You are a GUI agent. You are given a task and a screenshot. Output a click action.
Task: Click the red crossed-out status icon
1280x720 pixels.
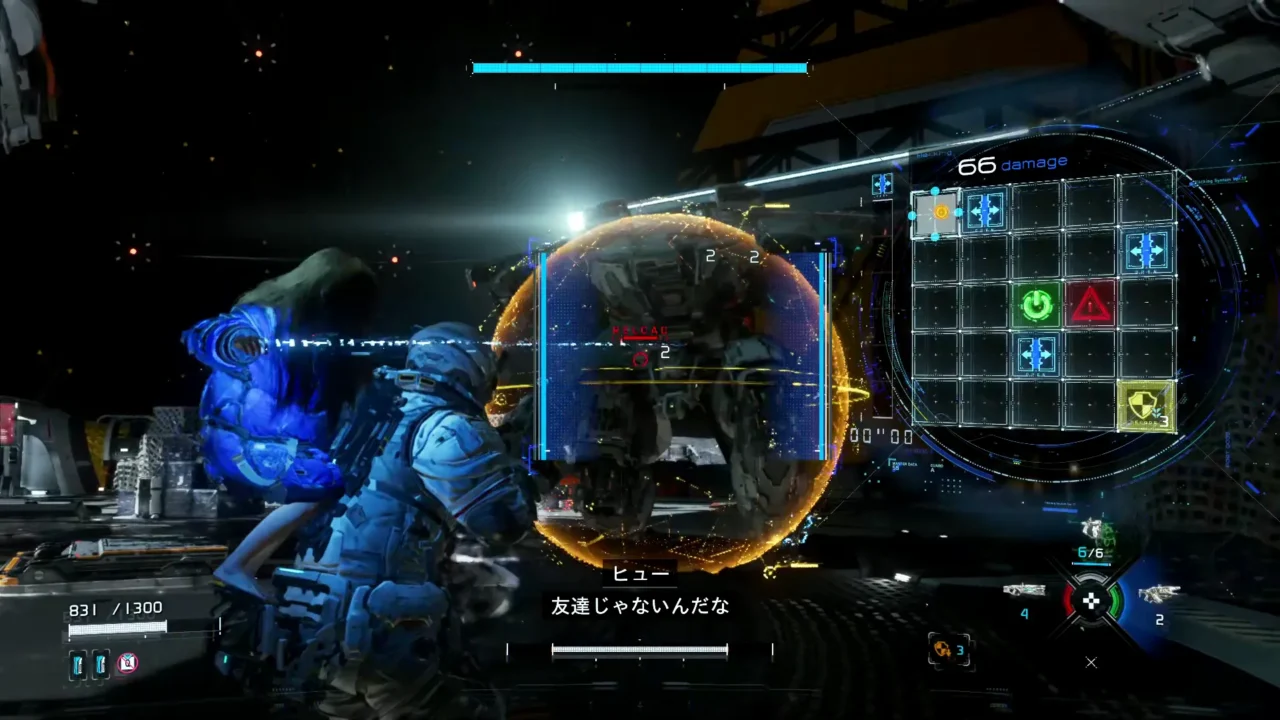[x=127, y=662]
